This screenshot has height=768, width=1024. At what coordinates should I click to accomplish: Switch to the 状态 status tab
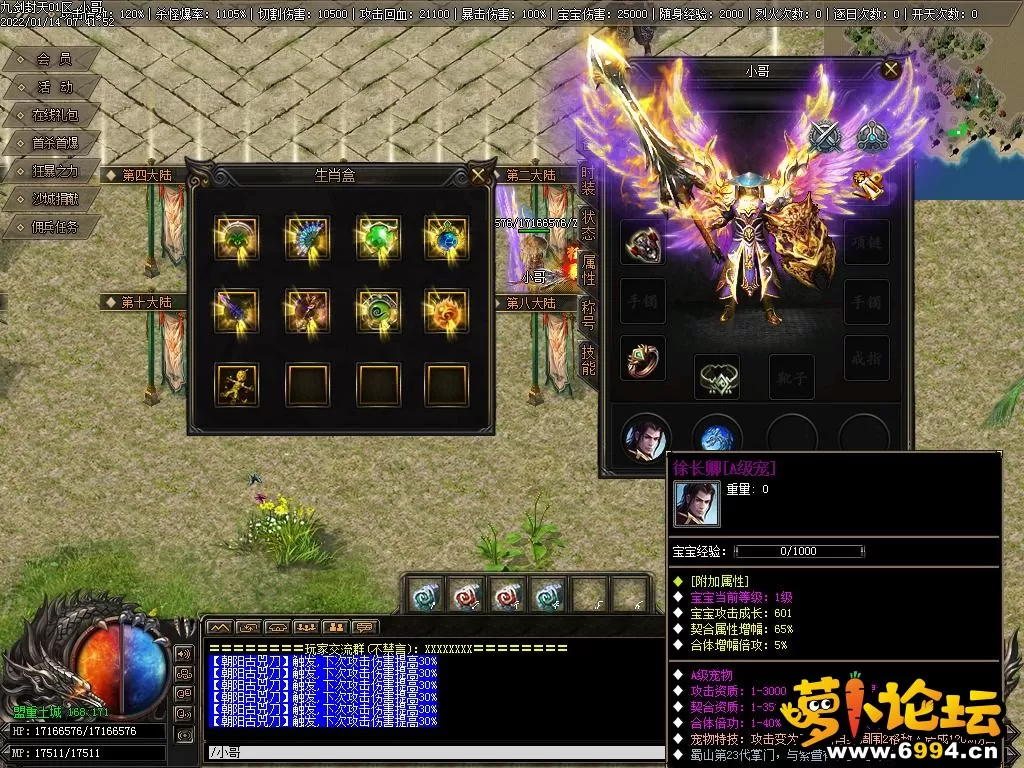click(589, 224)
